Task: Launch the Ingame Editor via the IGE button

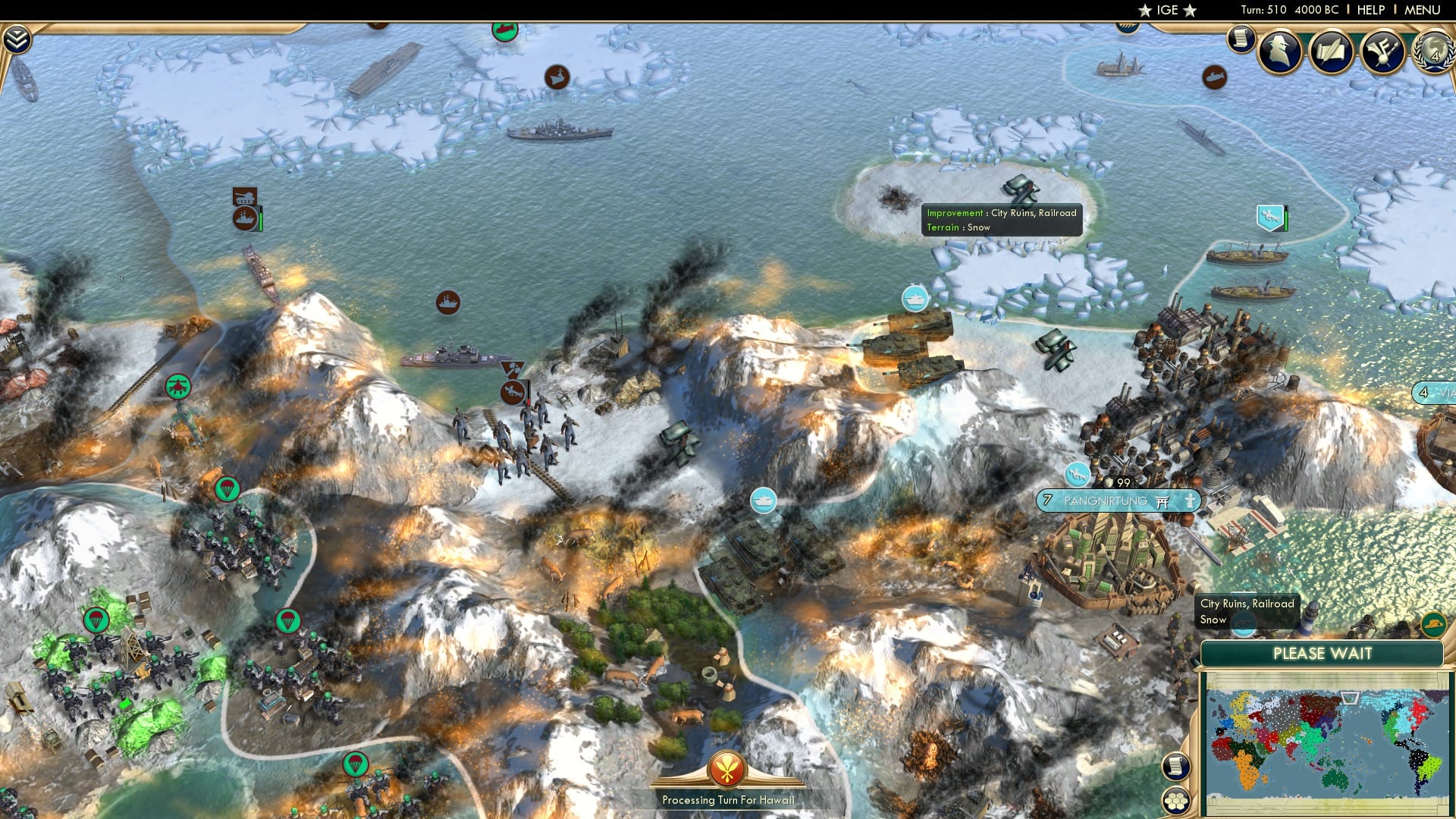Action: pyautogui.click(x=1166, y=11)
